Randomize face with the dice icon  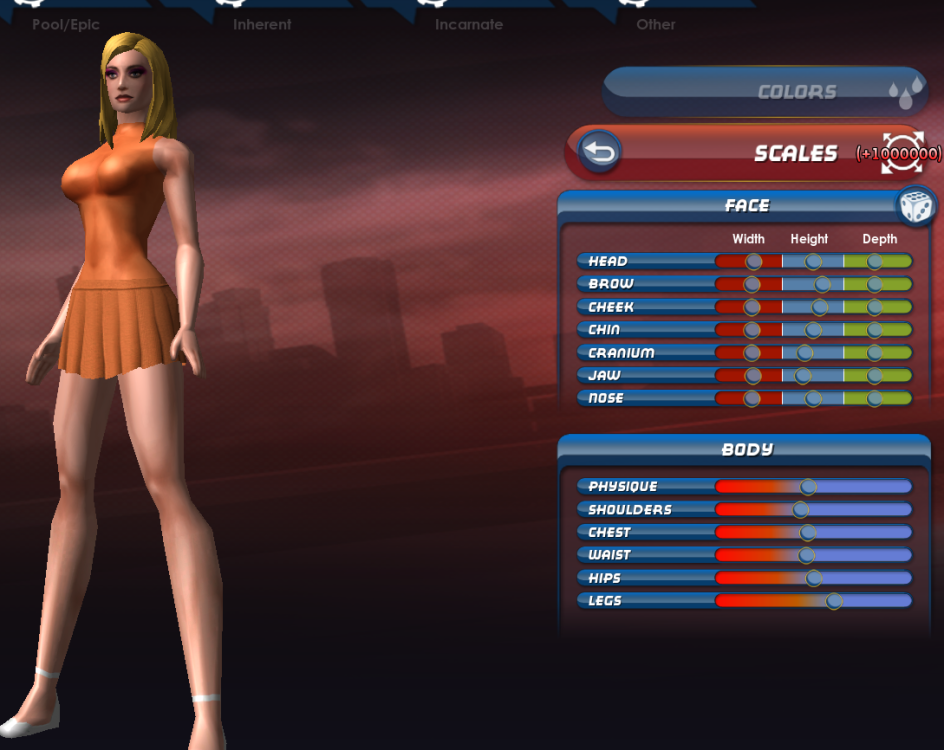point(916,206)
